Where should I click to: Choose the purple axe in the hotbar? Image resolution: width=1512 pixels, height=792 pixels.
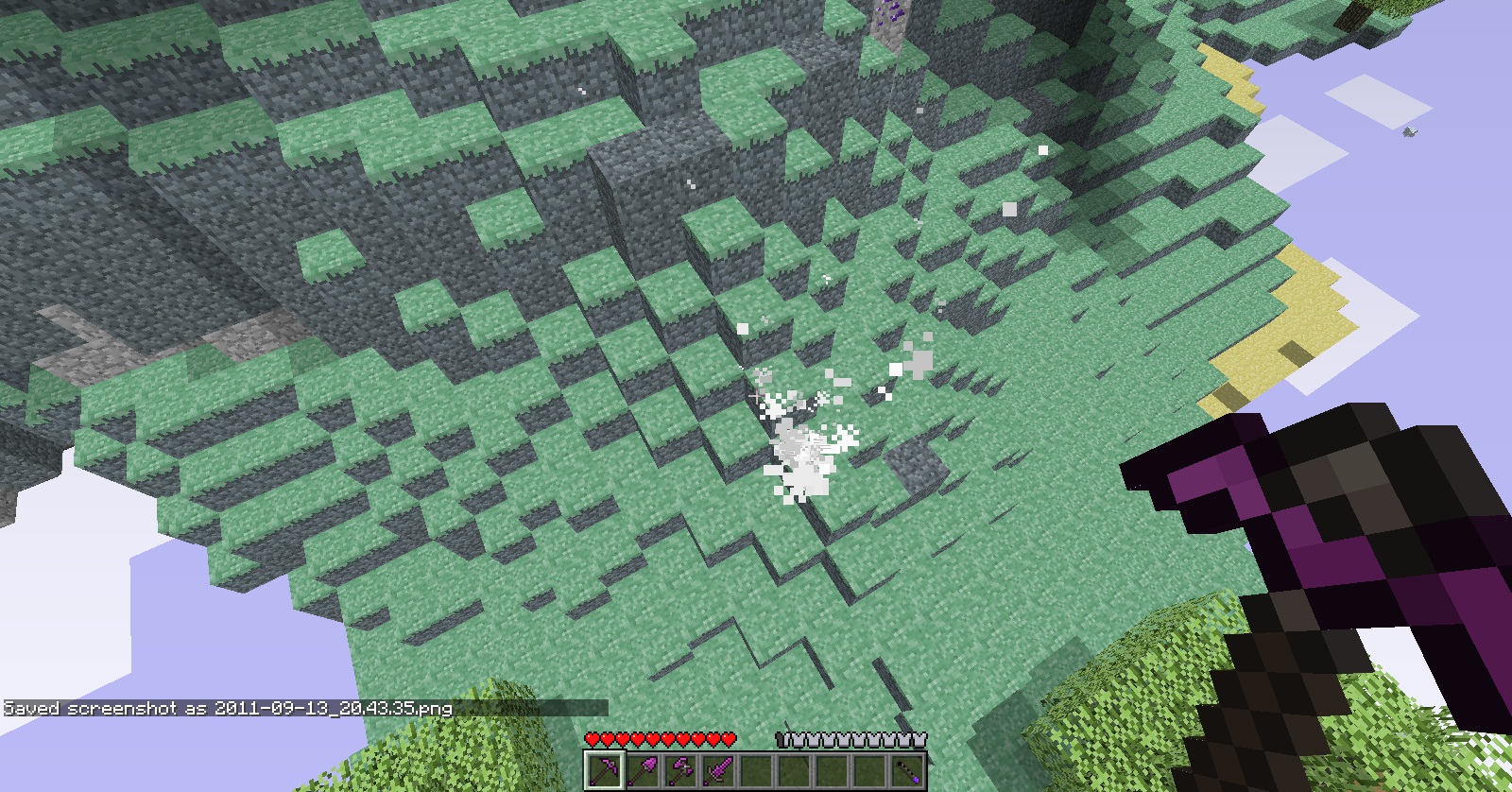point(680,770)
